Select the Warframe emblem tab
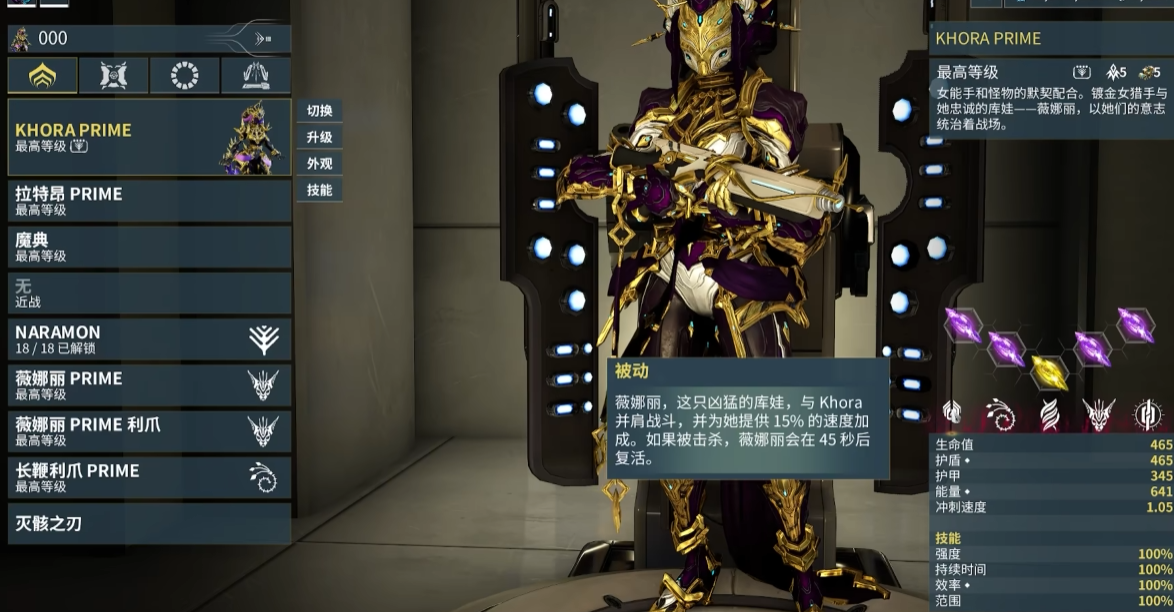The height and width of the screenshot is (612, 1174). tap(43, 76)
